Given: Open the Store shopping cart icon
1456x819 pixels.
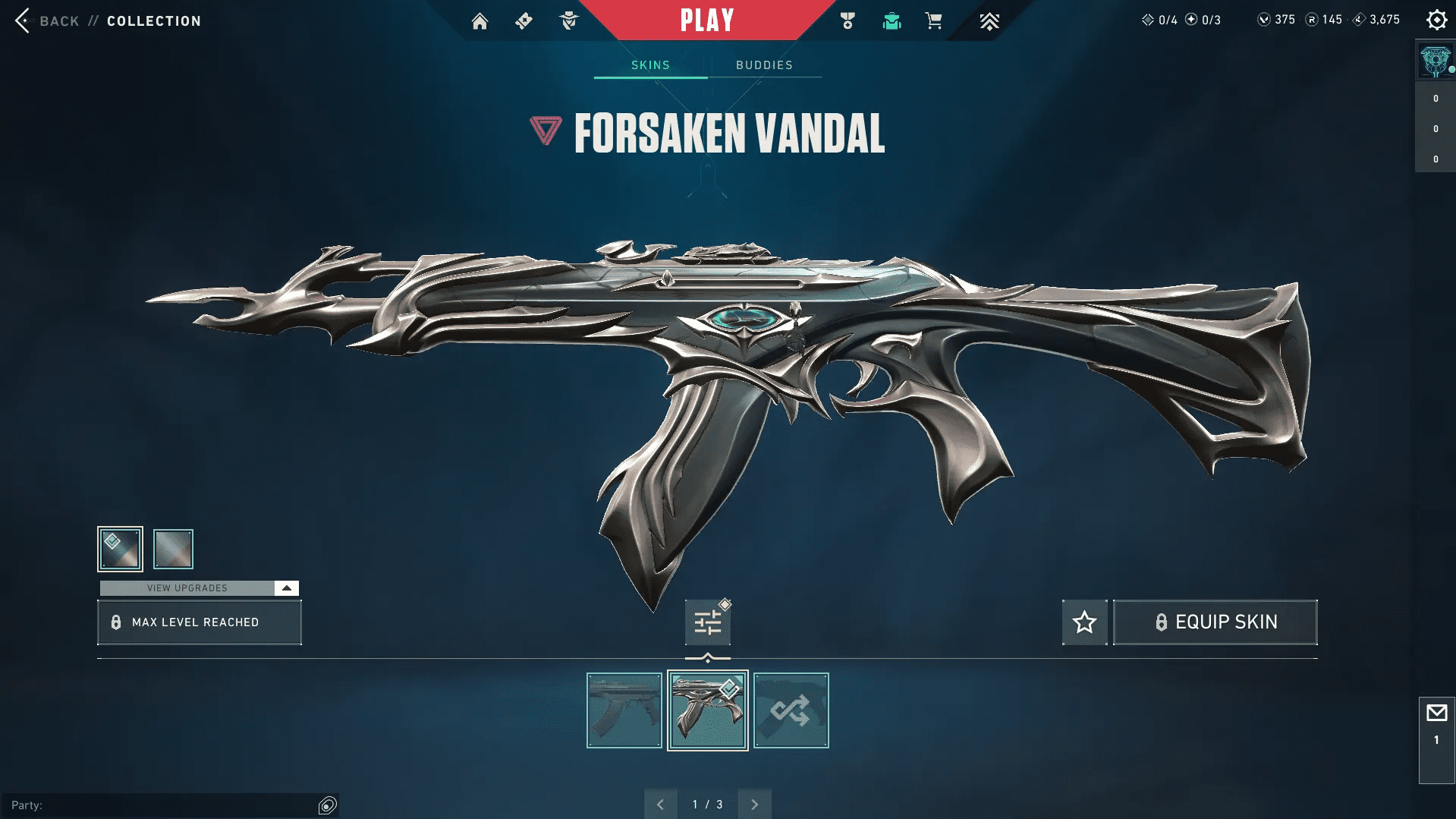Looking at the screenshot, I should pos(934,20).
